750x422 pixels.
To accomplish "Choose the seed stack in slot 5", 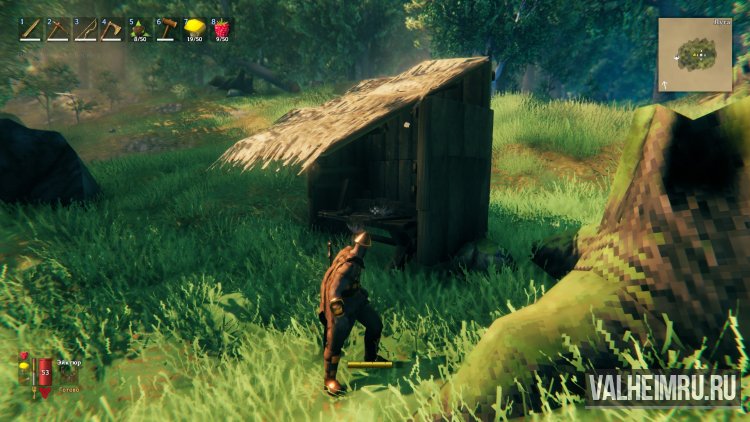I will tap(139, 30).
